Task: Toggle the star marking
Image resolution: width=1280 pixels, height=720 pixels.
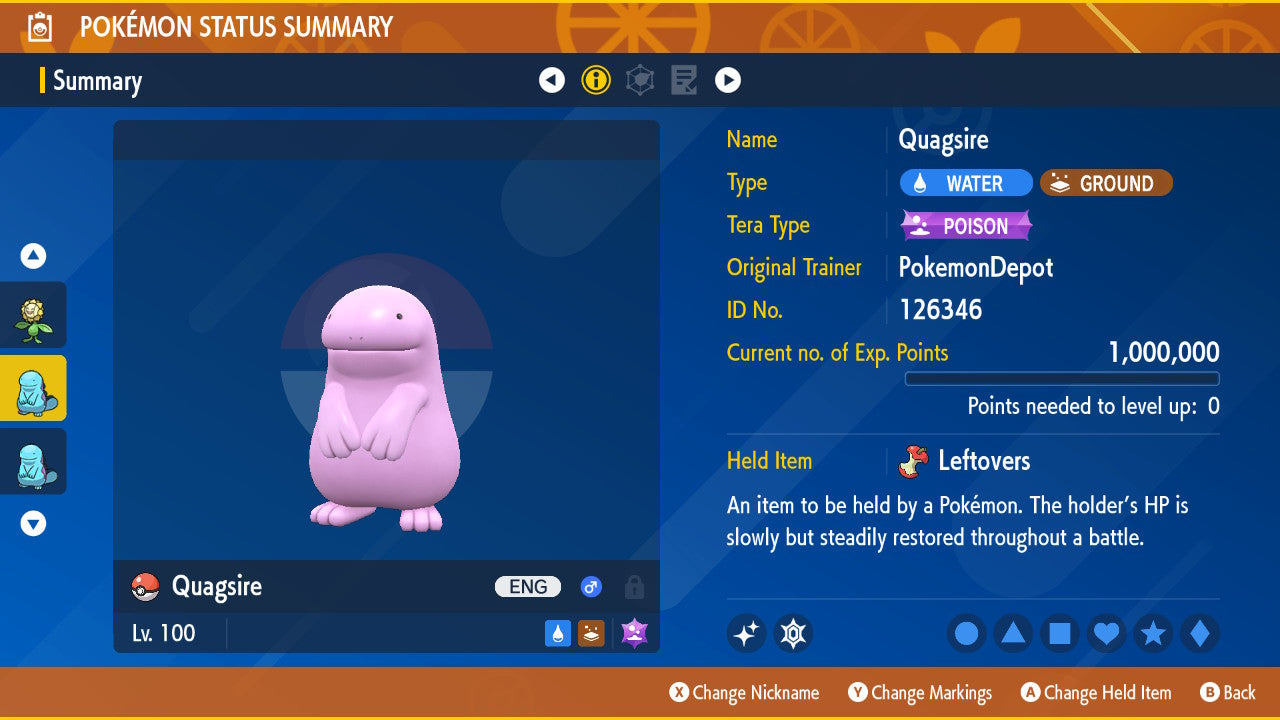Action: (x=1153, y=634)
